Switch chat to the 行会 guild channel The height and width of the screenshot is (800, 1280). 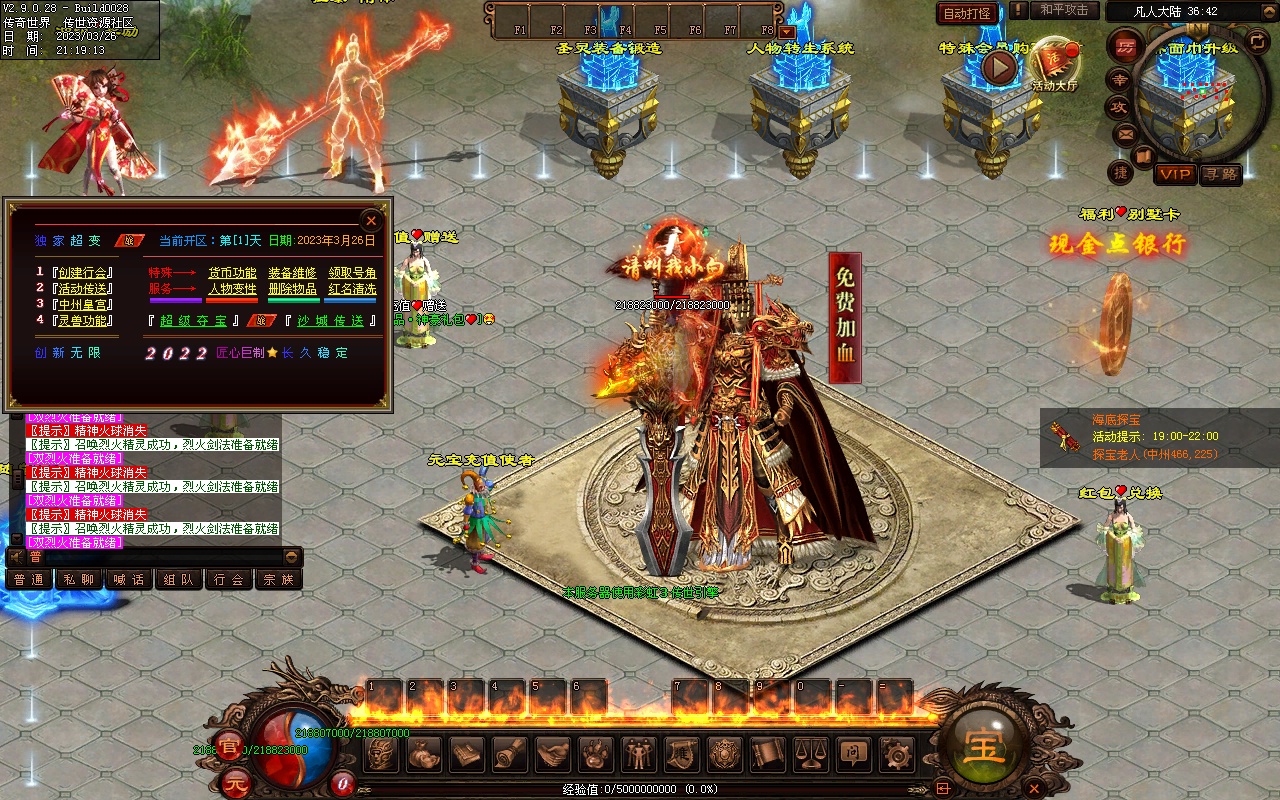[229, 579]
